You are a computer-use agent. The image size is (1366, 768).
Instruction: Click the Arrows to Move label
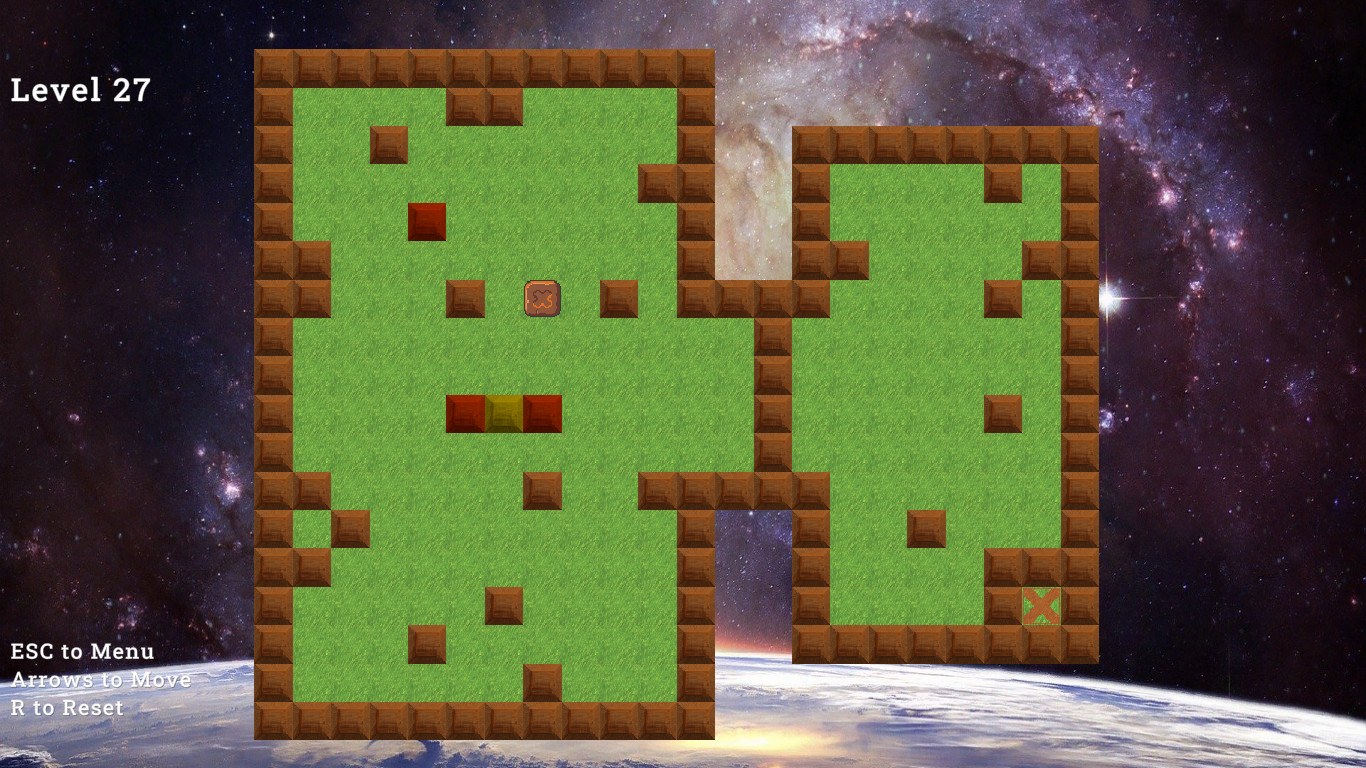click(100, 679)
